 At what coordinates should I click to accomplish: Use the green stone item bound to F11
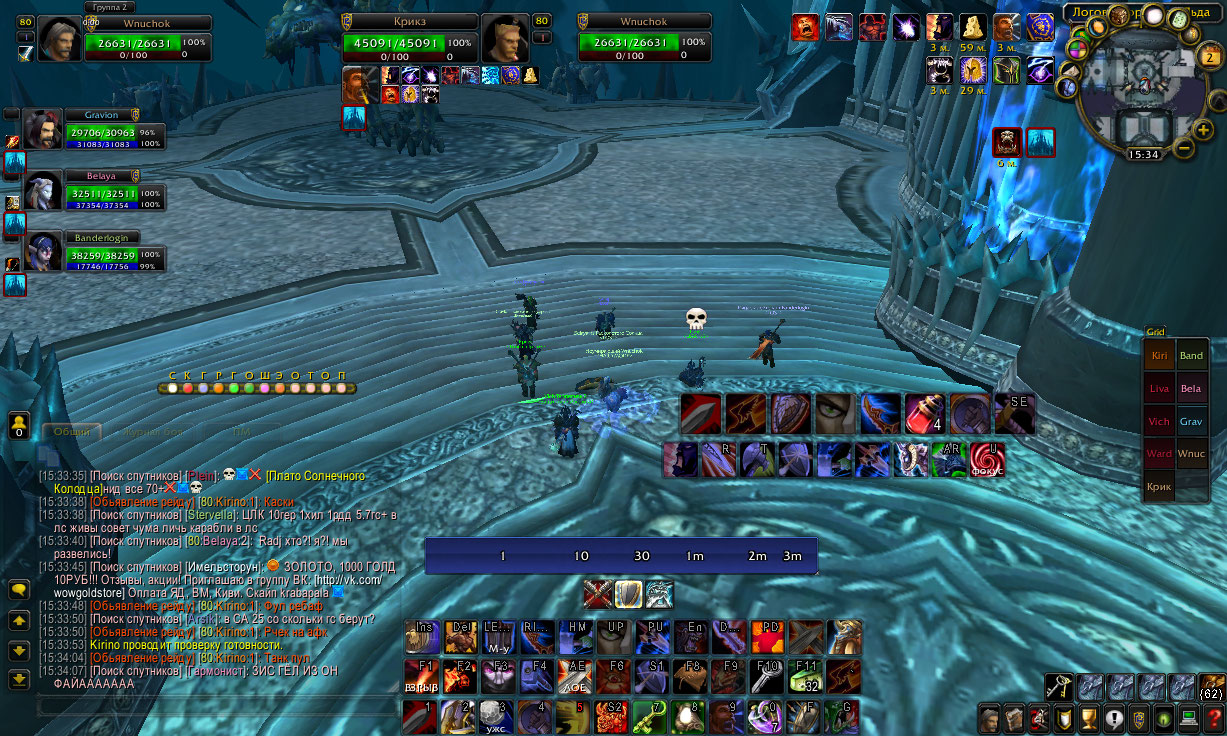pos(805,676)
